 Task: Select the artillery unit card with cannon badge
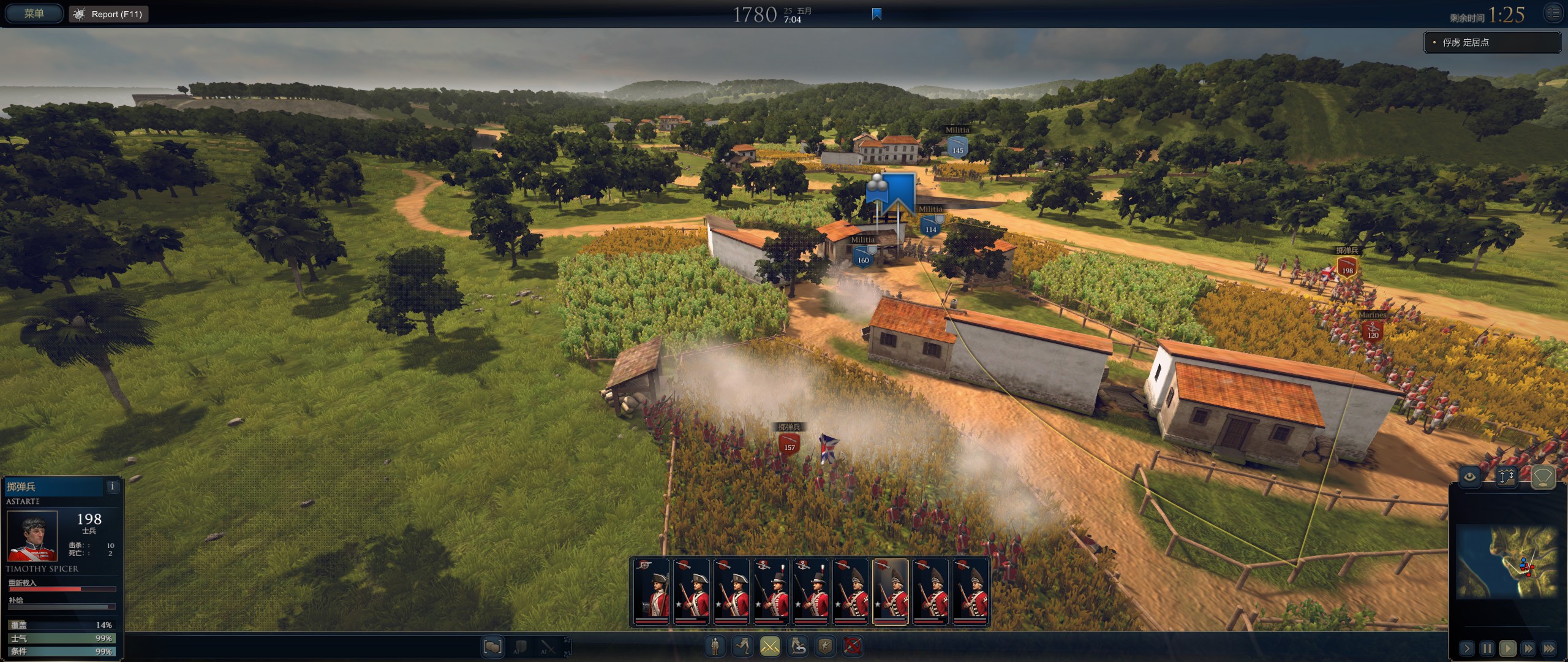click(x=651, y=592)
